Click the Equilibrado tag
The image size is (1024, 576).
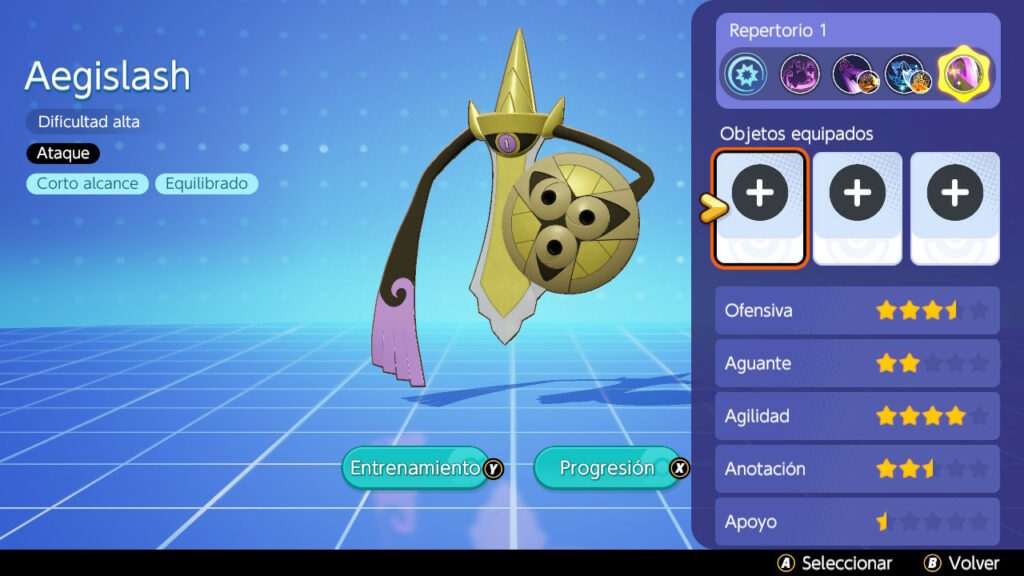point(206,184)
